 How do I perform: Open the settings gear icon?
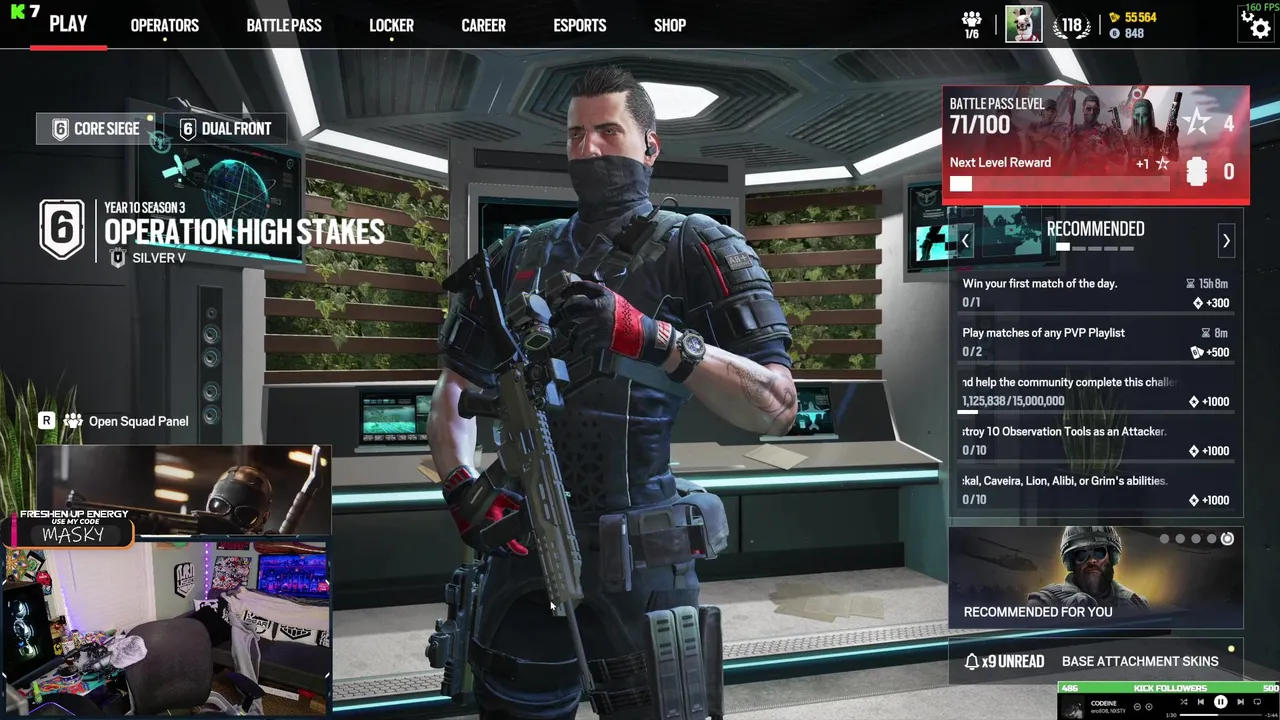(x=1255, y=24)
